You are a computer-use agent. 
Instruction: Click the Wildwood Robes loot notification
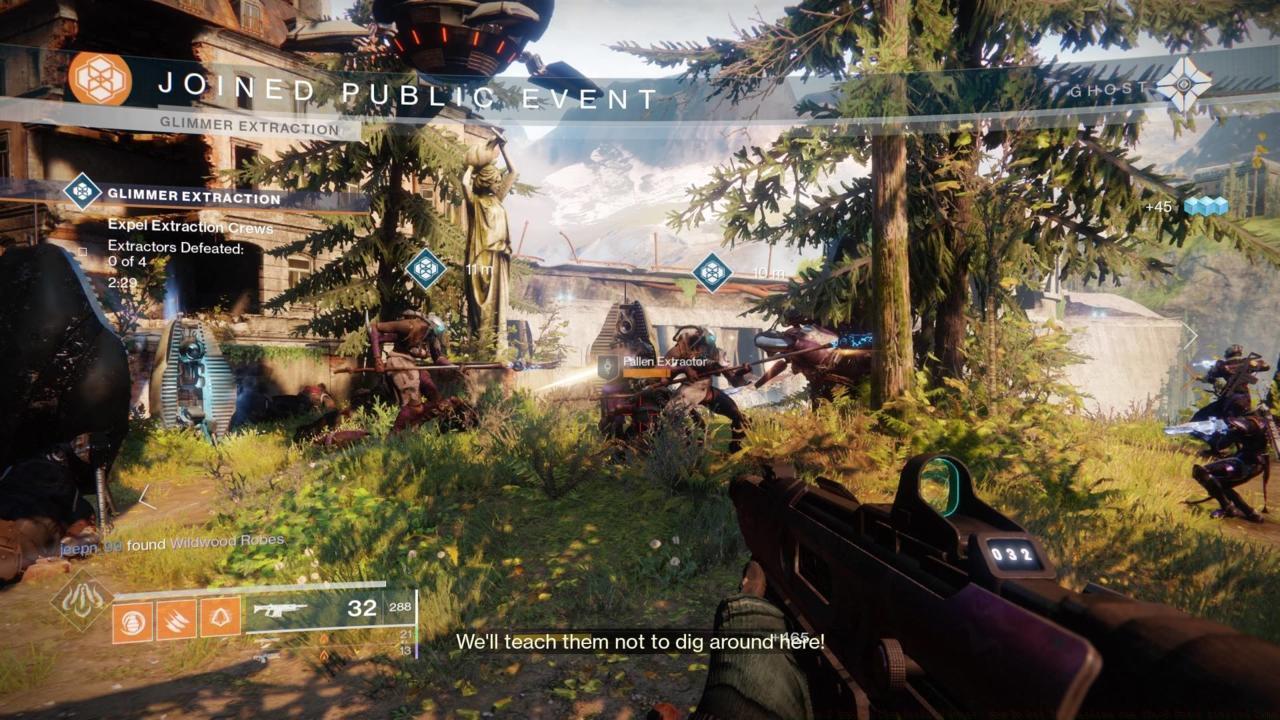(x=170, y=541)
